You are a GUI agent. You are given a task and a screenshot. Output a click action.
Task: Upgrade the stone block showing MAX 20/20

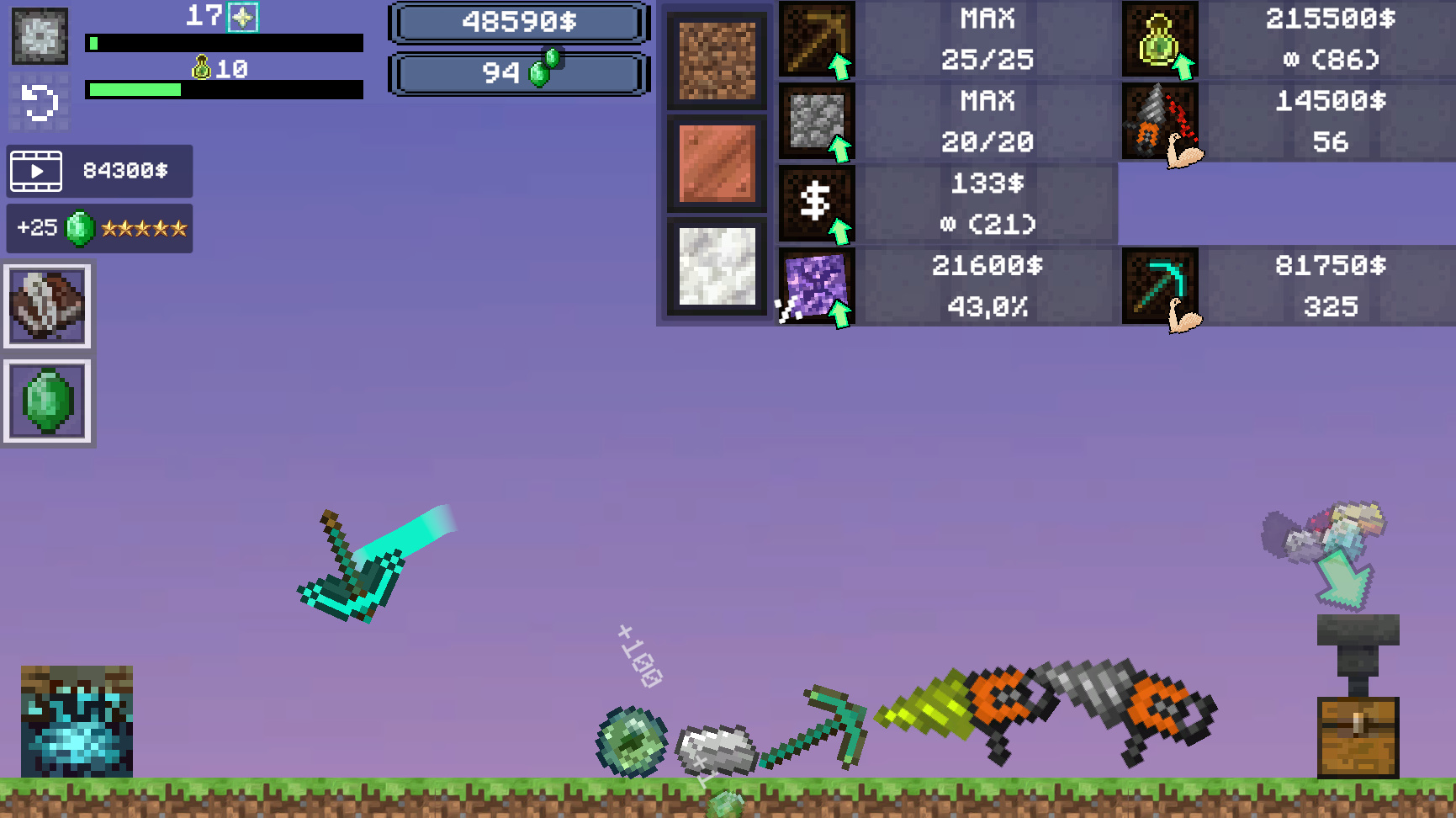pos(815,122)
